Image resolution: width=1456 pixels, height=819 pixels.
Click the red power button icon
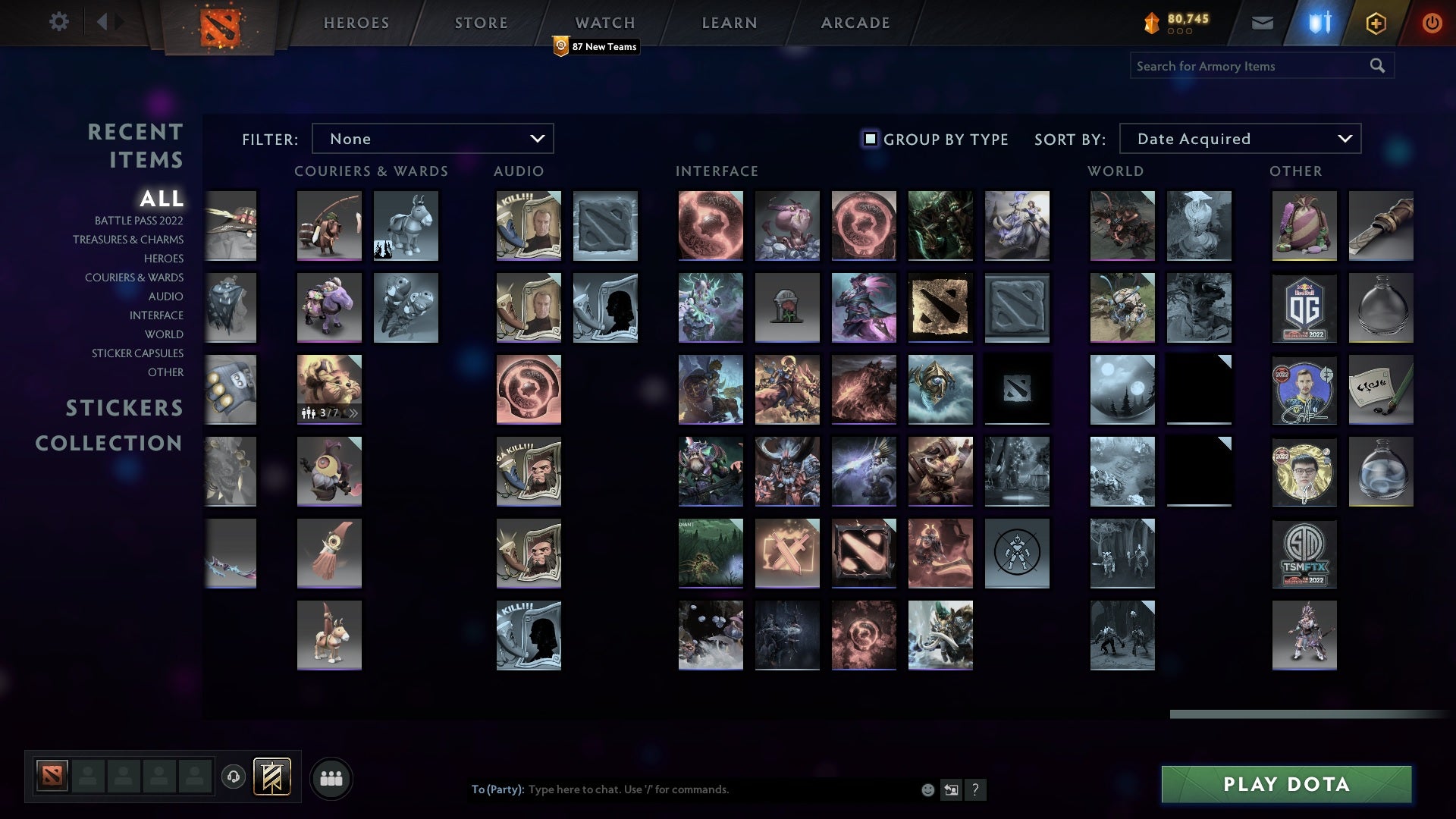(x=1432, y=22)
